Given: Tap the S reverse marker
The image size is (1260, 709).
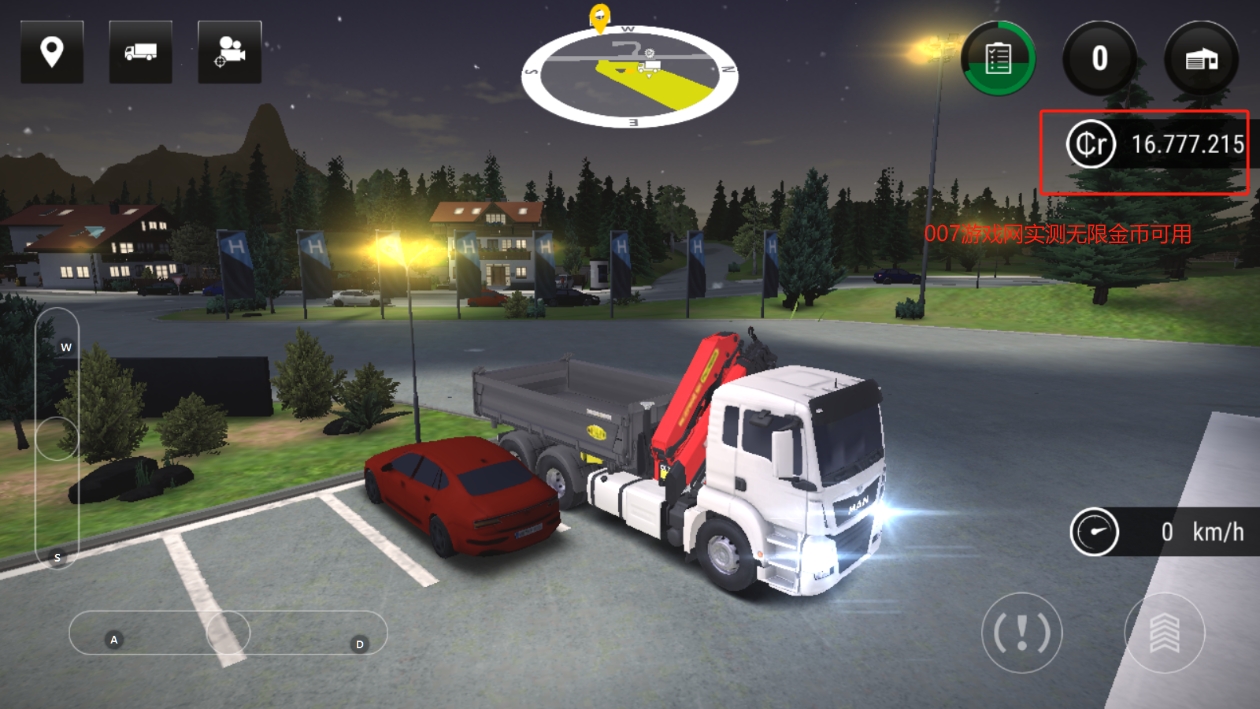Looking at the screenshot, I should 58,557.
